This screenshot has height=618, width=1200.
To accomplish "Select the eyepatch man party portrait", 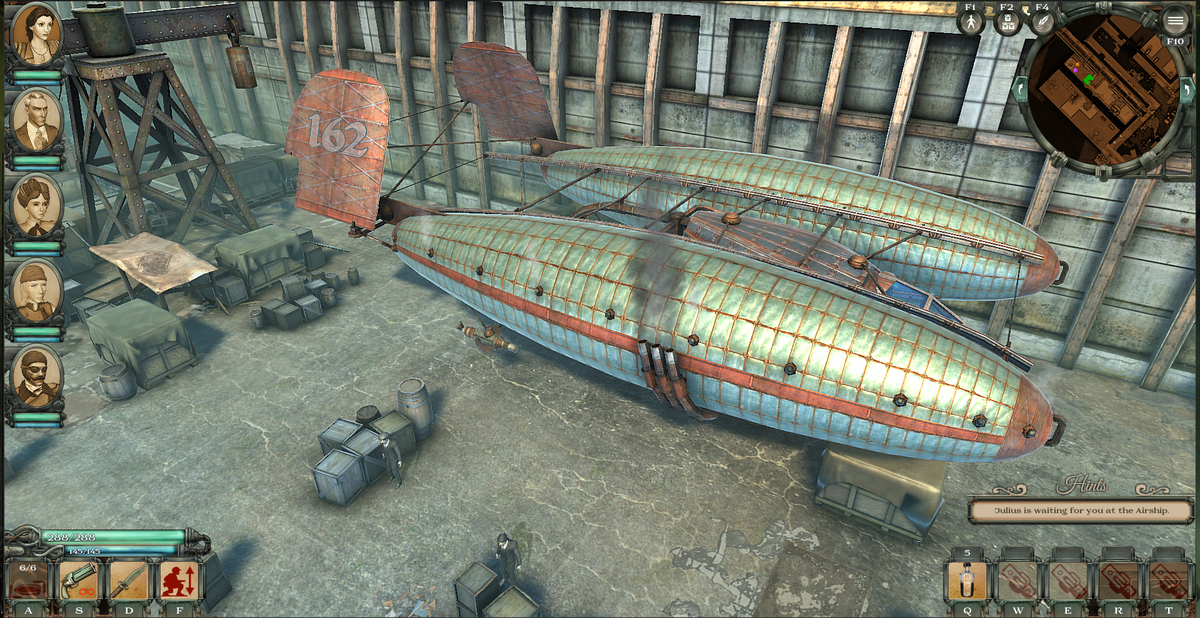I will [37, 375].
